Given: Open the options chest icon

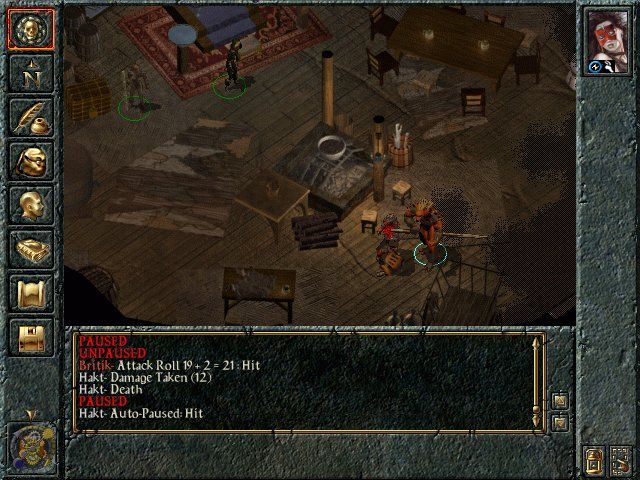Looking at the screenshot, I should coord(29,337).
